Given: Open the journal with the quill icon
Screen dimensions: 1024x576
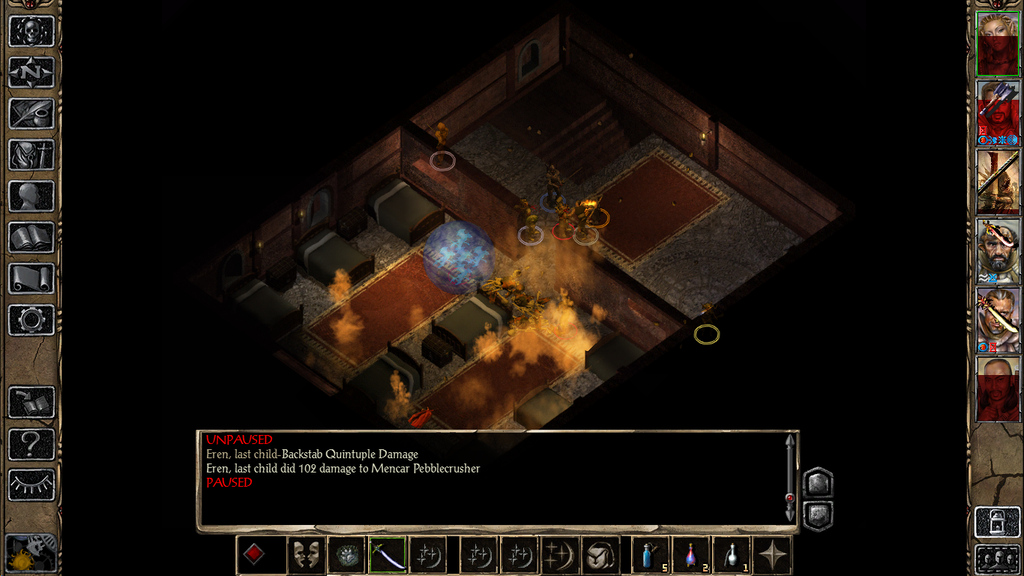Looking at the screenshot, I should [31, 114].
